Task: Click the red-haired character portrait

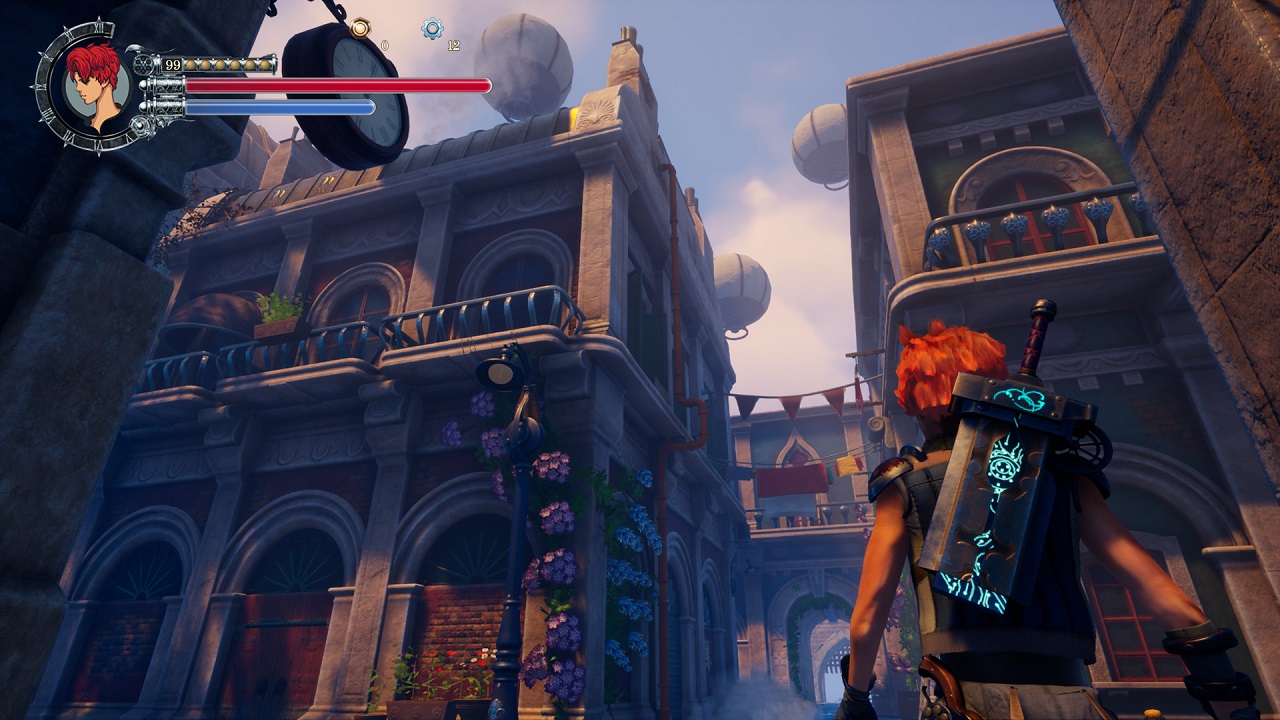Action: [97, 84]
